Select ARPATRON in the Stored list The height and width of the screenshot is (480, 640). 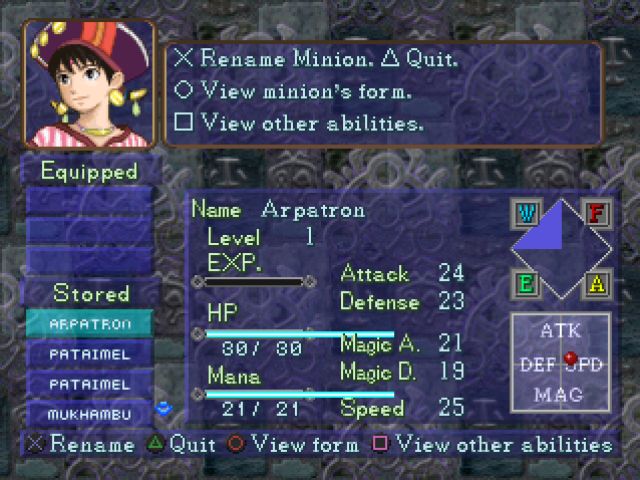tap(90, 325)
